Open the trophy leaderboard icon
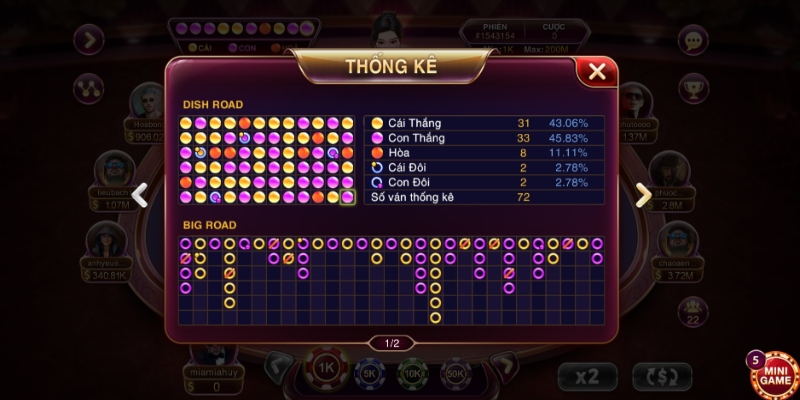This screenshot has width=800, height=400. 693,88
